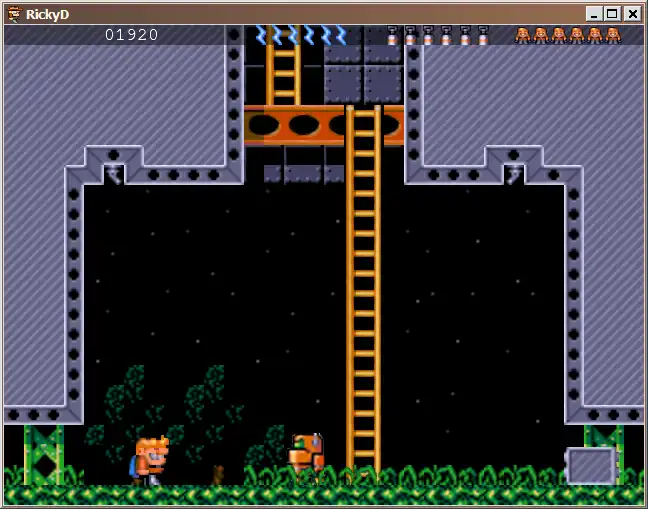This screenshot has width=648, height=509.
Task: Minimize the RickyD game window
Action: click(x=595, y=14)
